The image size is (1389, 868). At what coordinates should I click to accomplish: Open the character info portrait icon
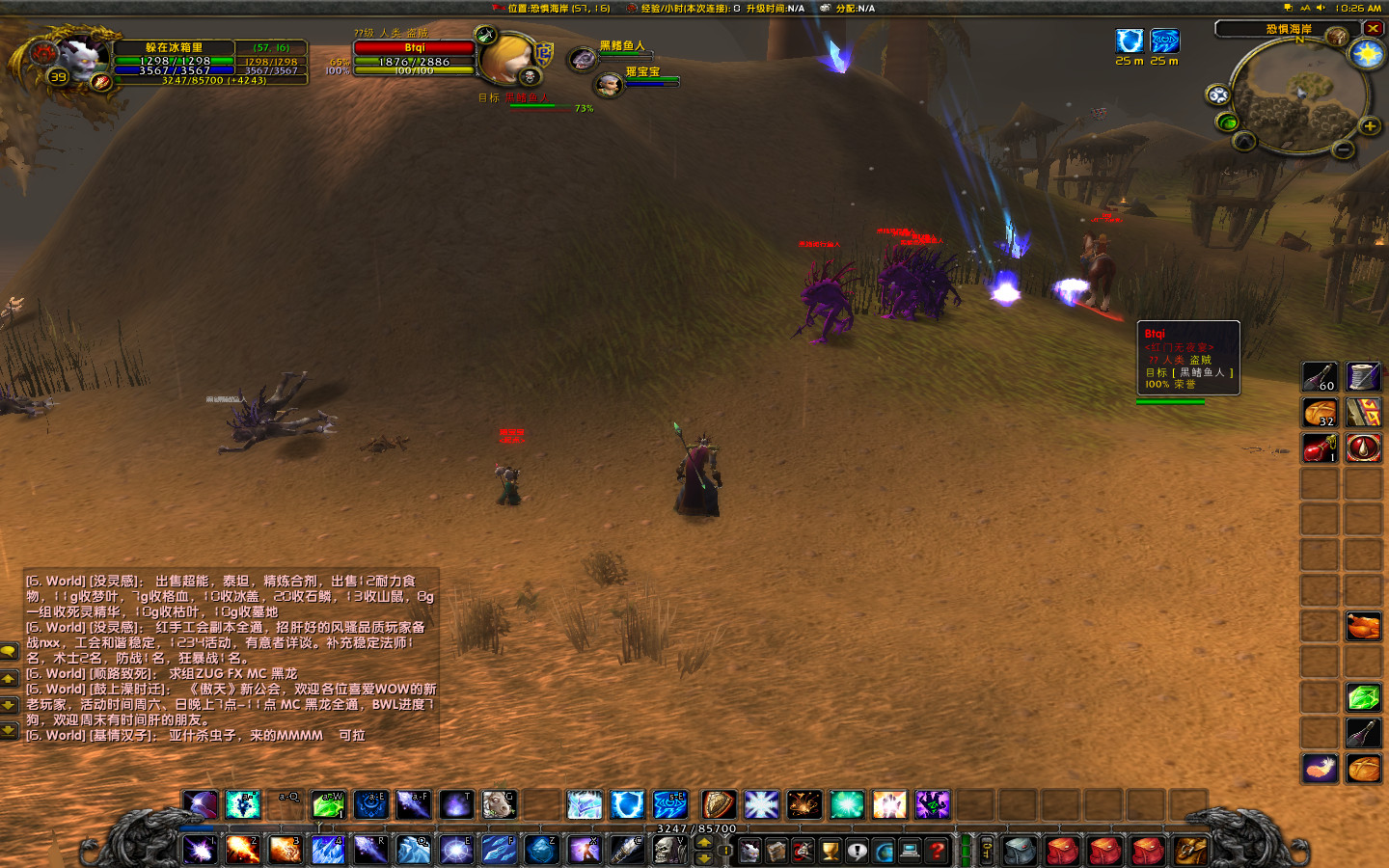point(749,851)
